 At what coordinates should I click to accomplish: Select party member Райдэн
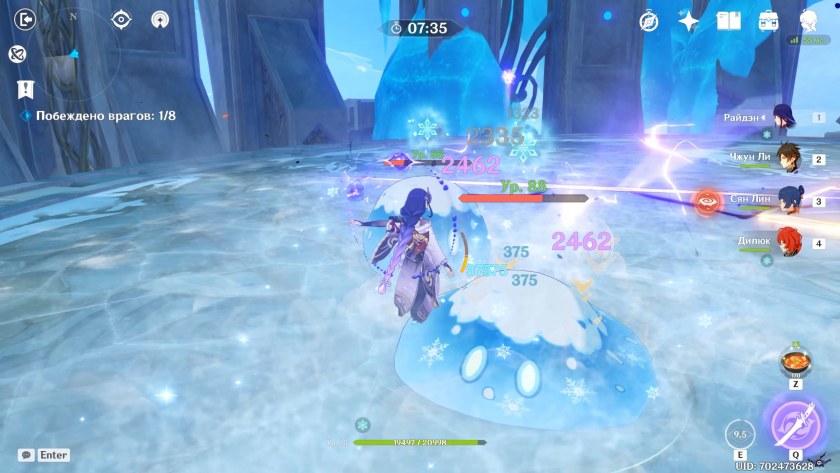point(785,118)
